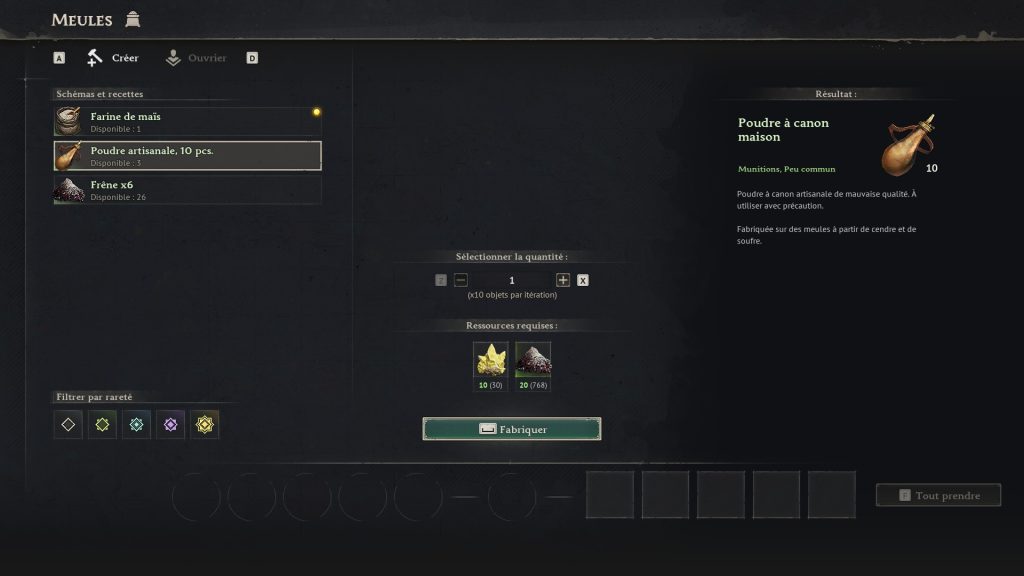
Task: Filter by common white rarity
Action: pos(68,424)
